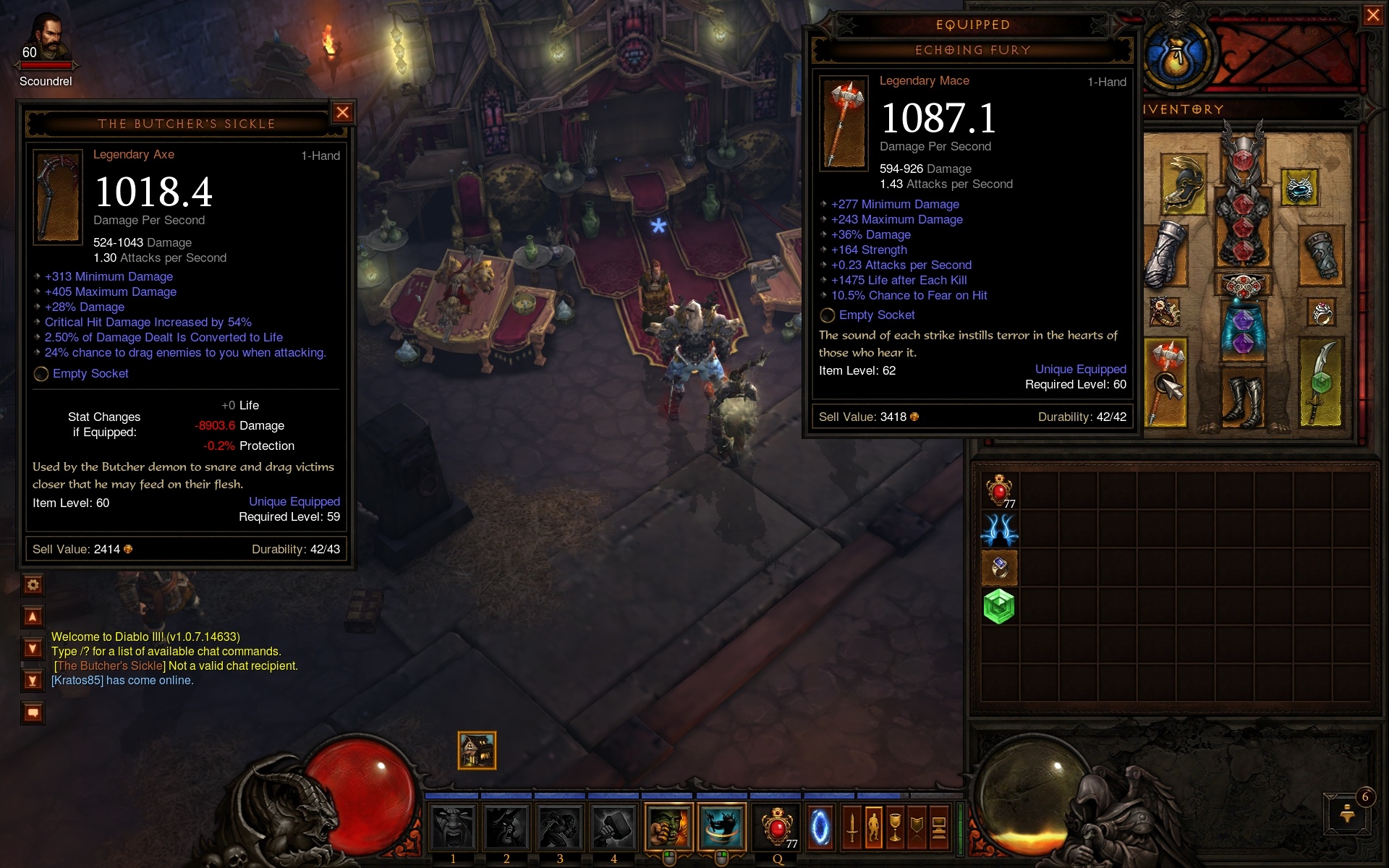This screenshot has width=1389, height=868.
Task: Cast the blue Town Portal
Action: point(820,827)
